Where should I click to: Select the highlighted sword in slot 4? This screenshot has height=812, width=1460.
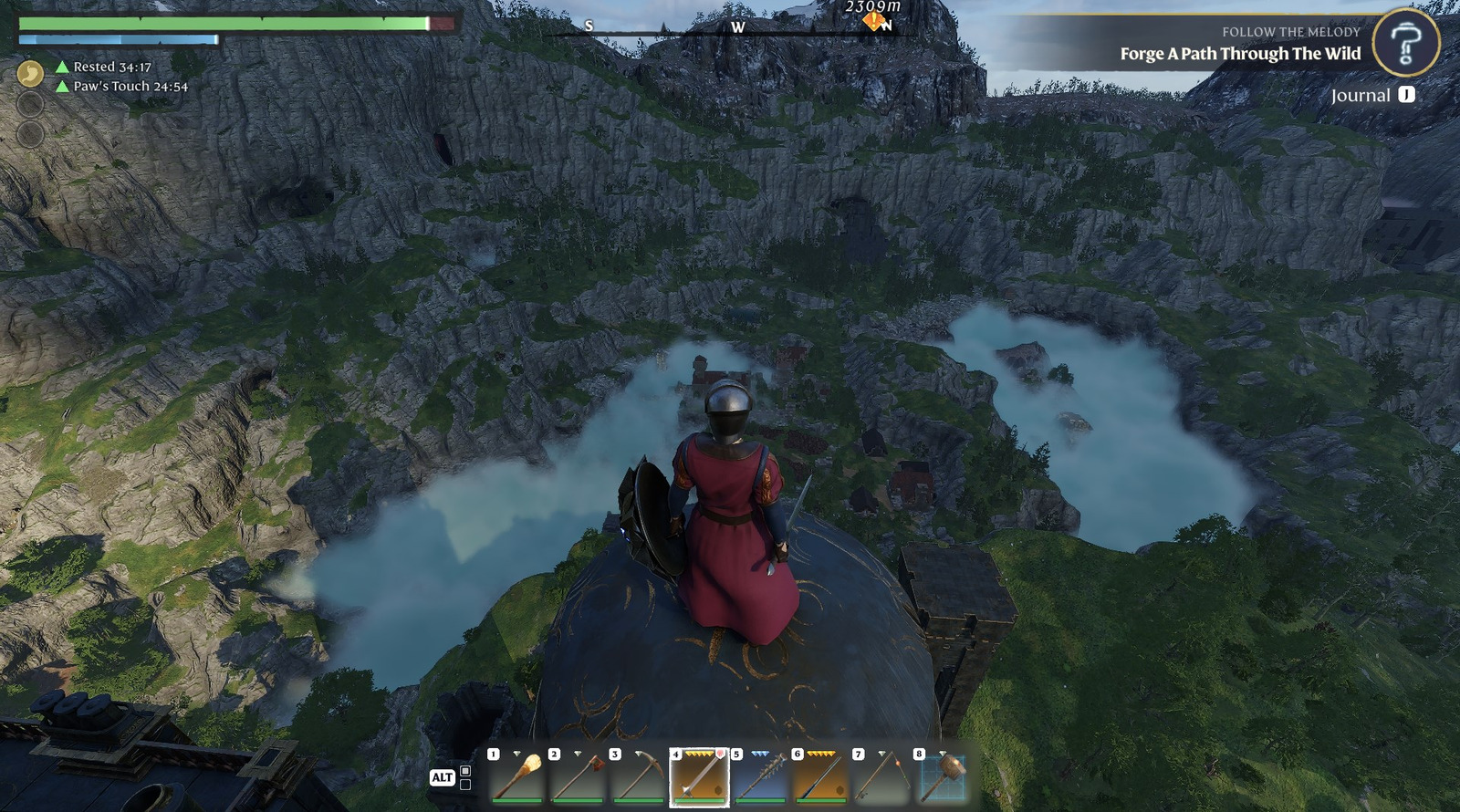click(699, 777)
